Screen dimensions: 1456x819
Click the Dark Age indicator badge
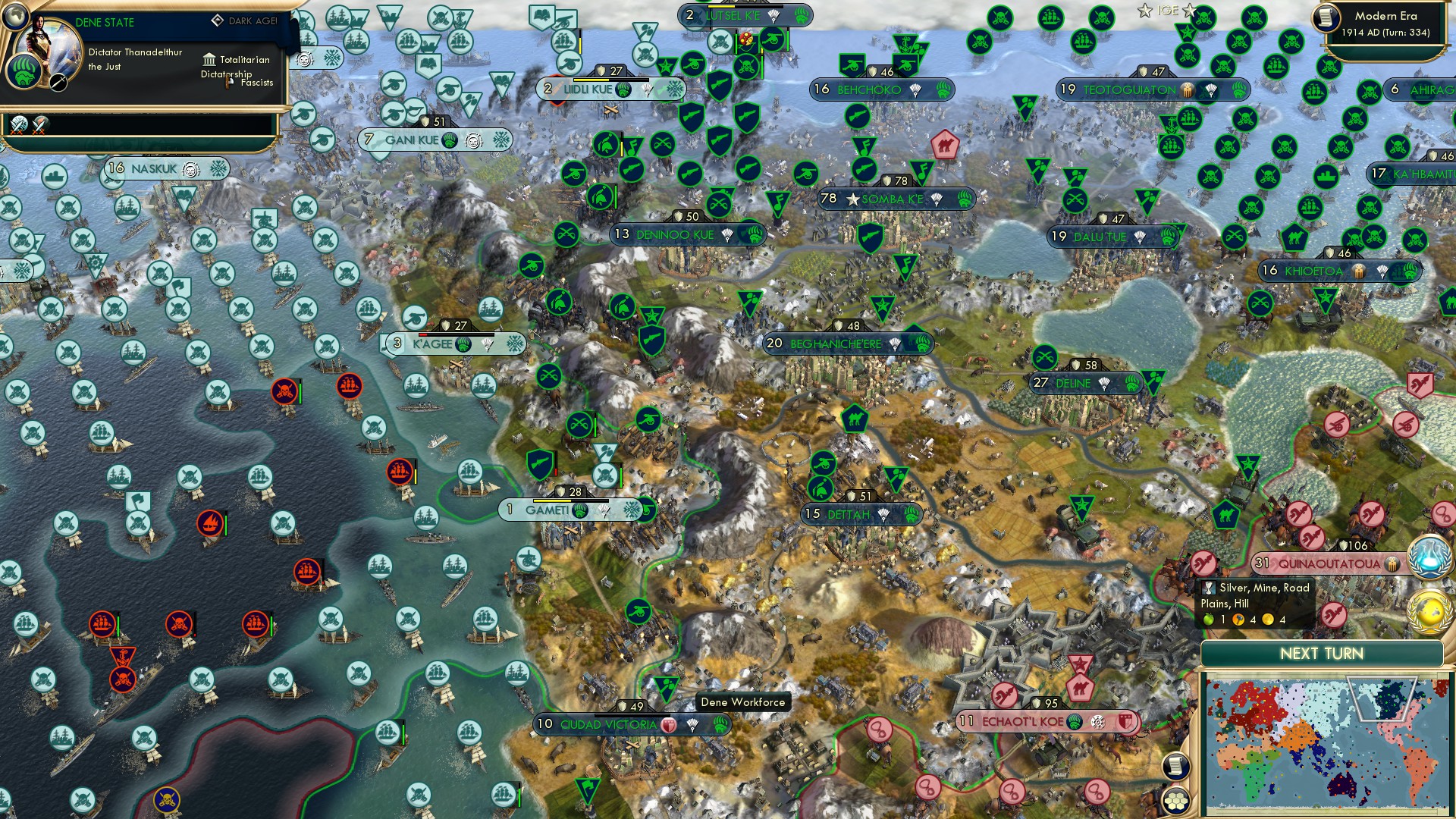[x=218, y=20]
